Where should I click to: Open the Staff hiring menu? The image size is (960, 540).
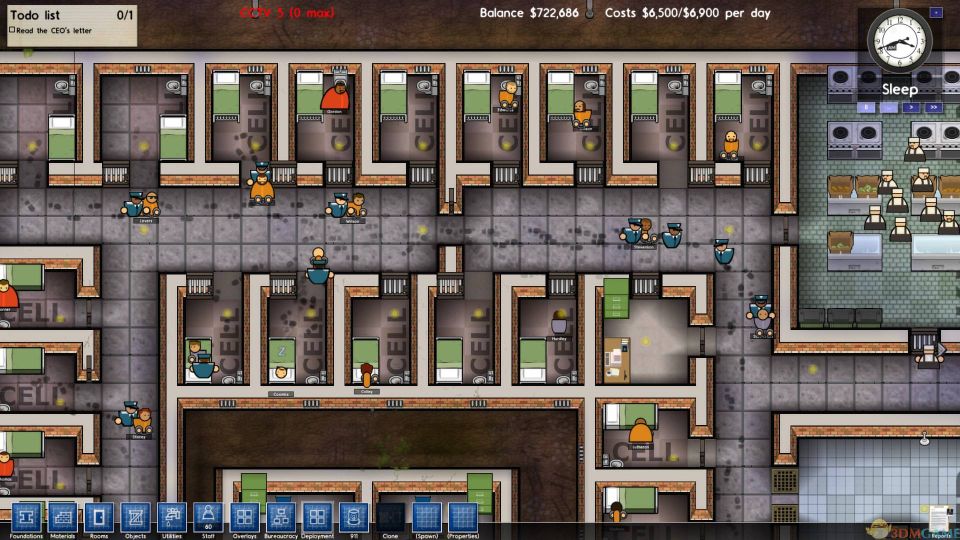[207, 517]
